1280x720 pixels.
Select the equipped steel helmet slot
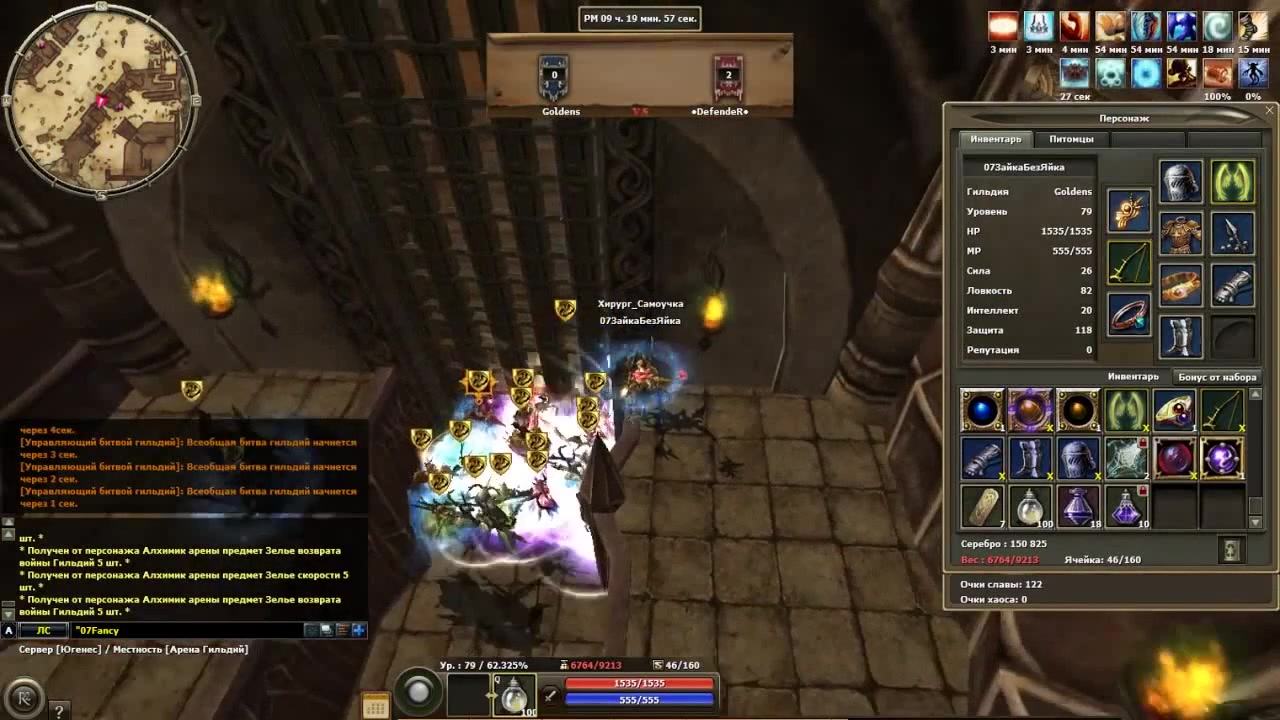pos(1180,182)
